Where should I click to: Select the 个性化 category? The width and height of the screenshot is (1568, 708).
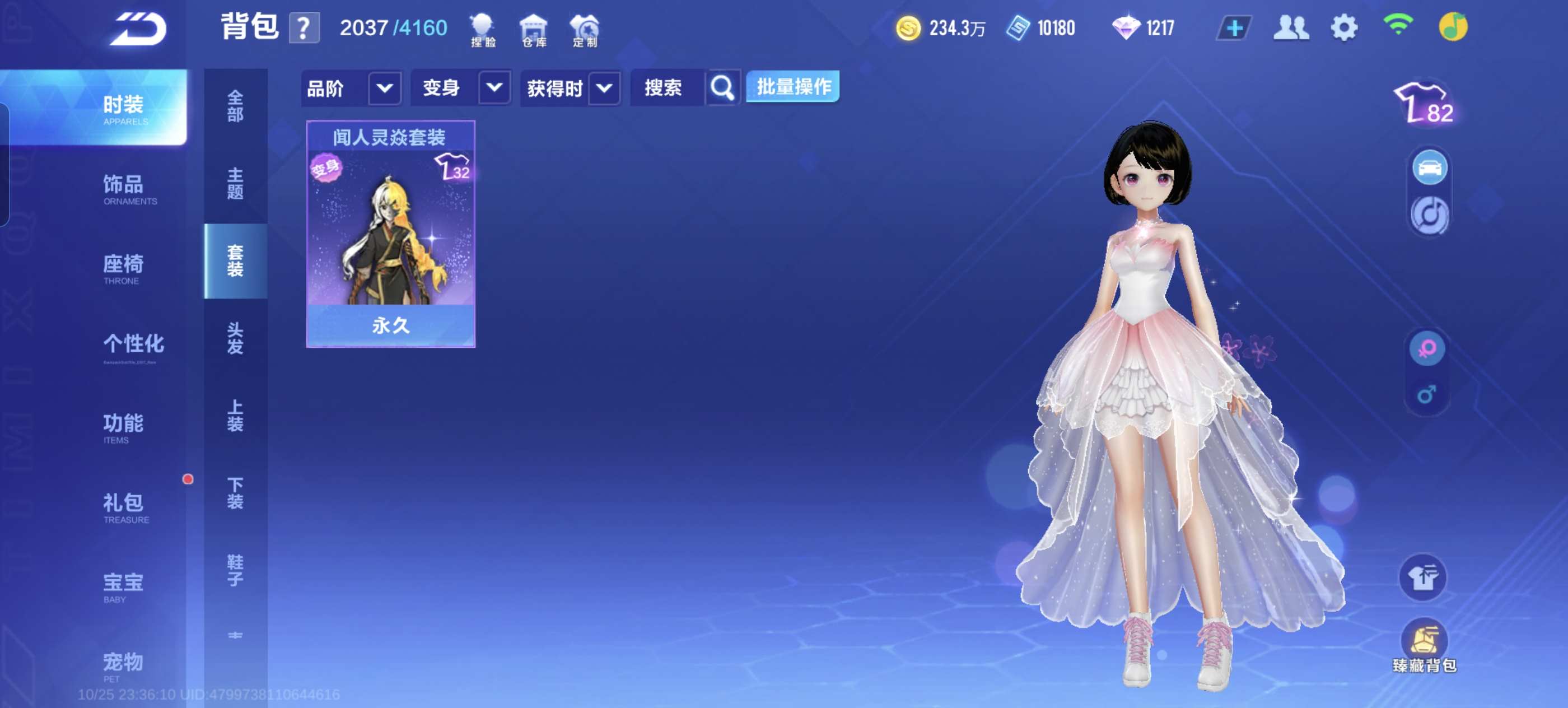(133, 345)
